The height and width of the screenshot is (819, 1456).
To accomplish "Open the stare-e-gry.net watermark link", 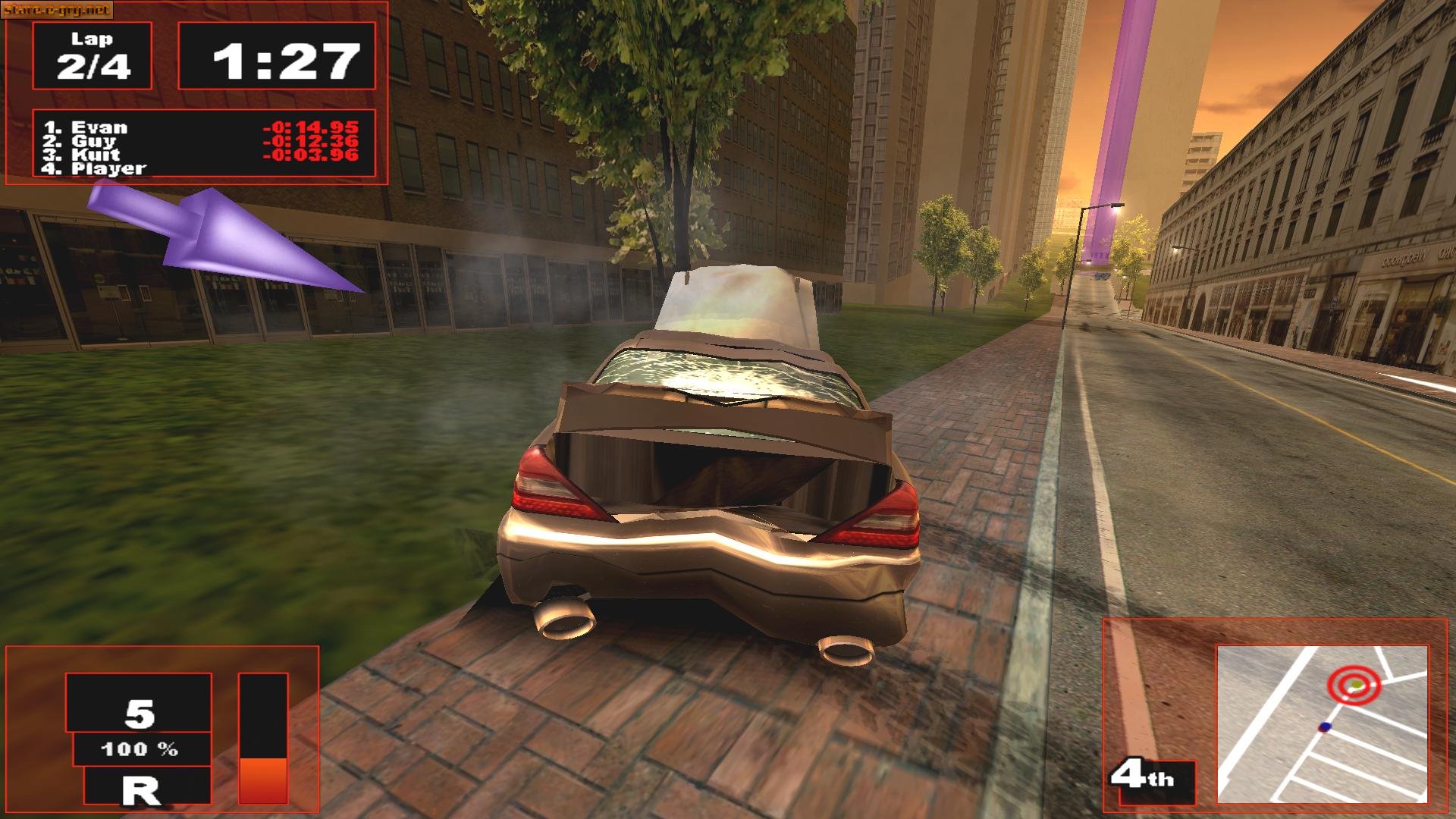I will [x=57, y=10].
